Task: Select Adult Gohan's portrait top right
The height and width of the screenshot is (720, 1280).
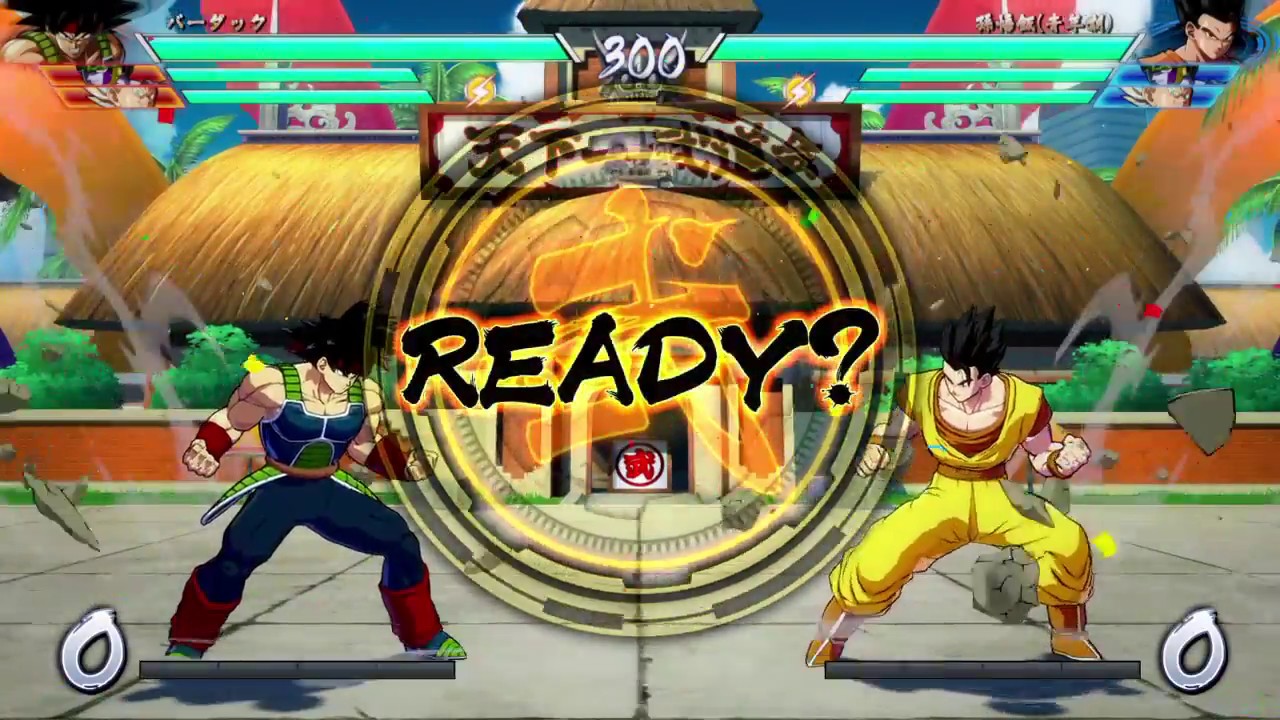Action: coord(1210,35)
